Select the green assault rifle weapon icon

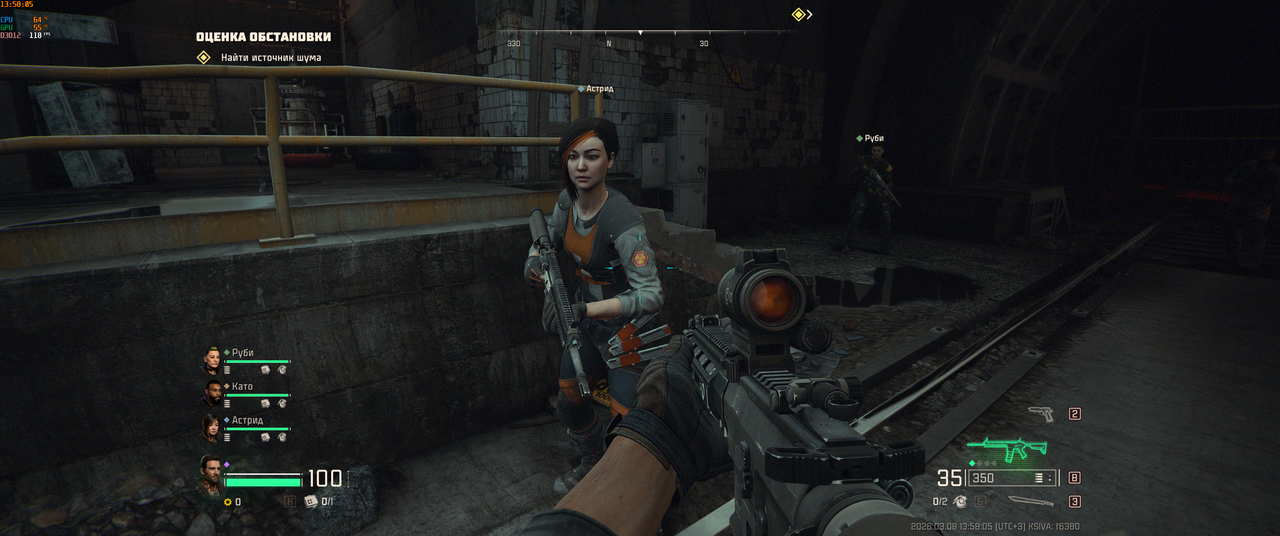[x=1007, y=449]
